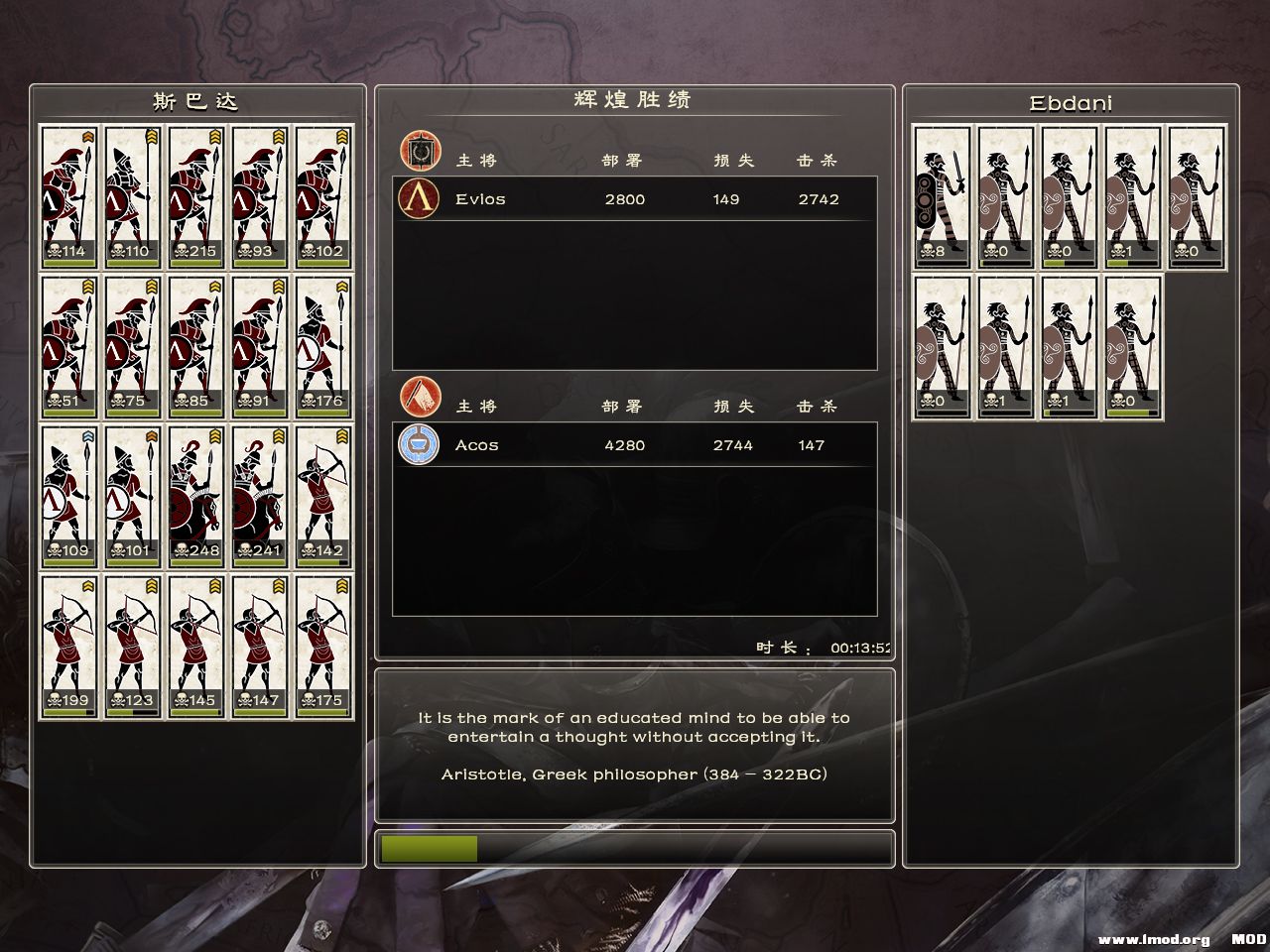Select the Evios general row
This screenshot has height=952, width=1270.
point(635,199)
